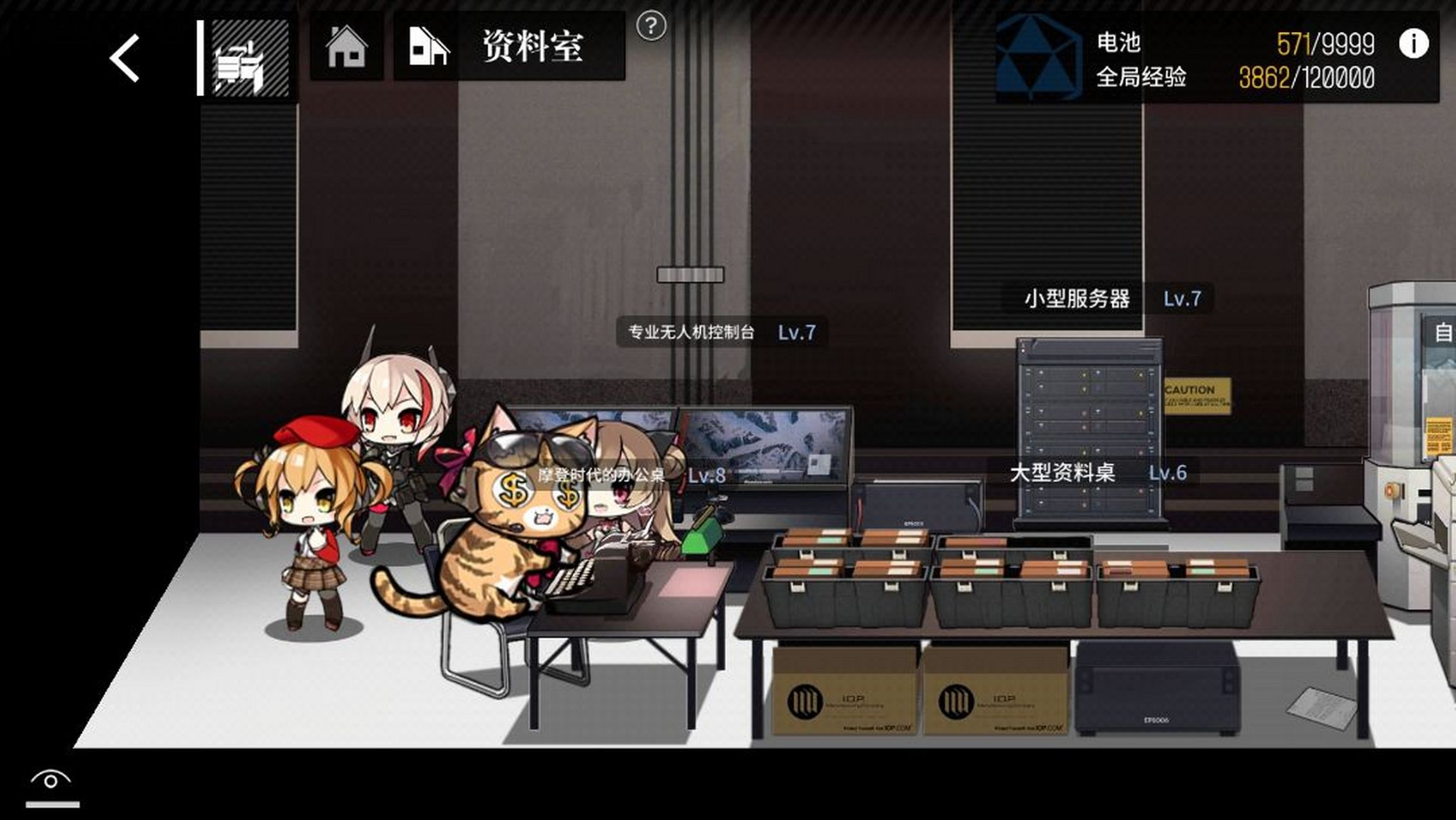The image size is (1456, 820).
Task: Expand details for 小型服务器 Lv.7
Action: pos(1108,299)
